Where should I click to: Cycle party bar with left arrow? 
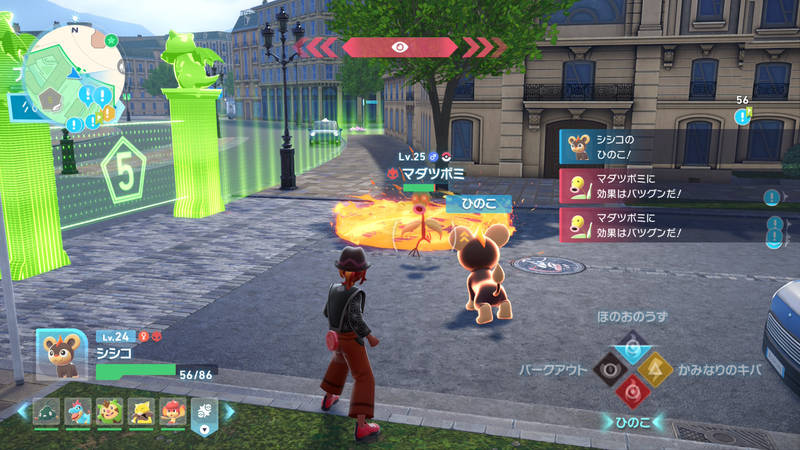(22, 411)
